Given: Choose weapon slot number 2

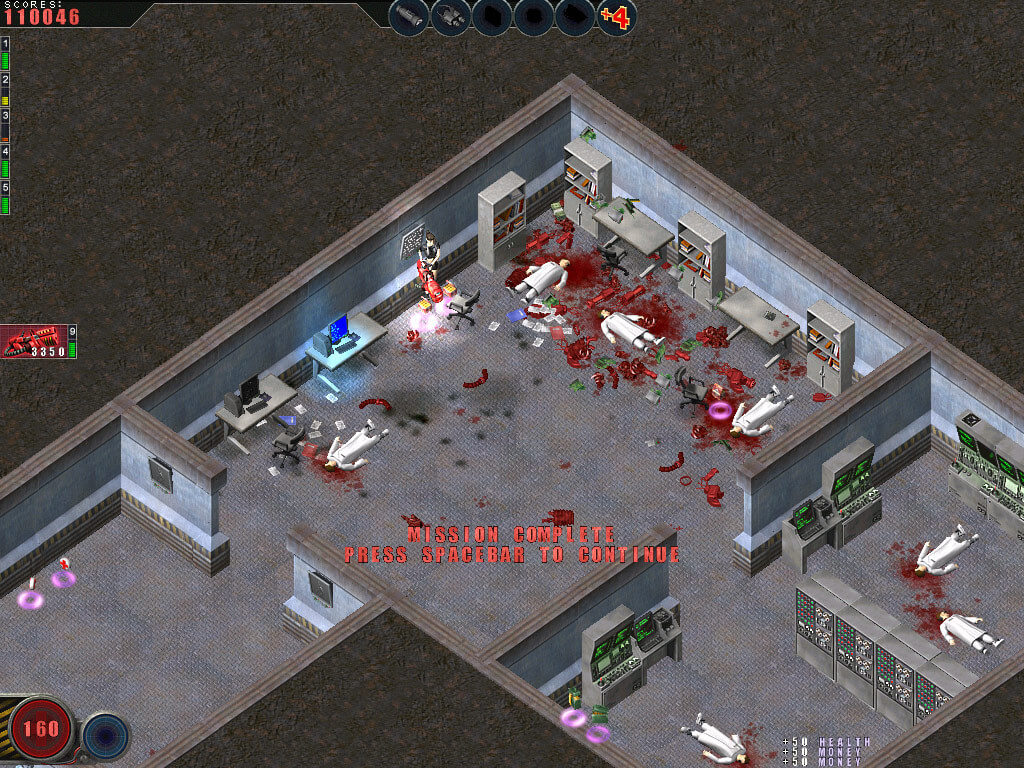Looking at the screenshot, I should [x=5, y=88].
